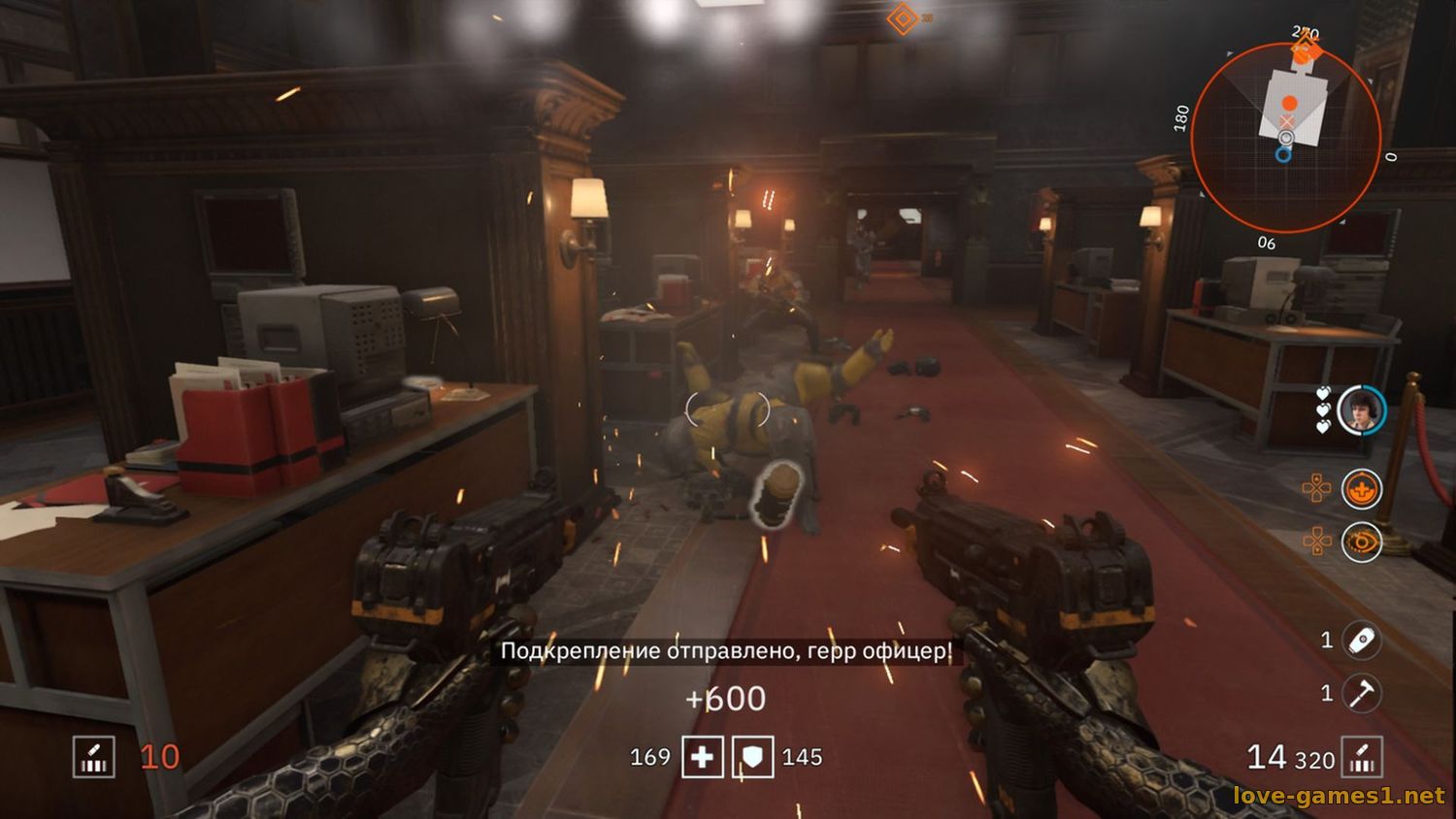Click the armor shield icon

click(x=752, y=757)
